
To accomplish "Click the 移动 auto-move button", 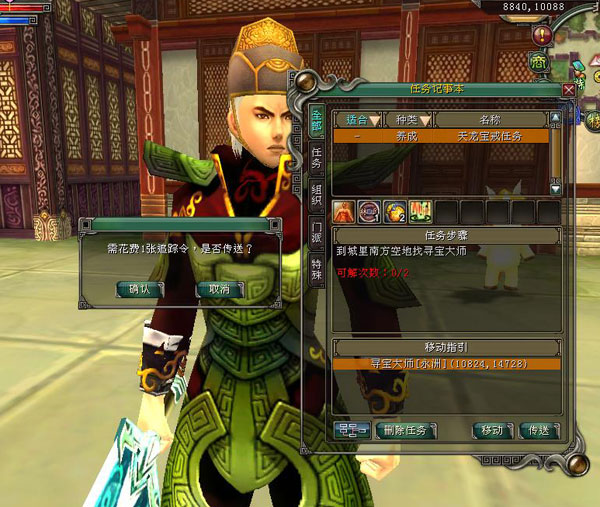I will coord(492,431).
